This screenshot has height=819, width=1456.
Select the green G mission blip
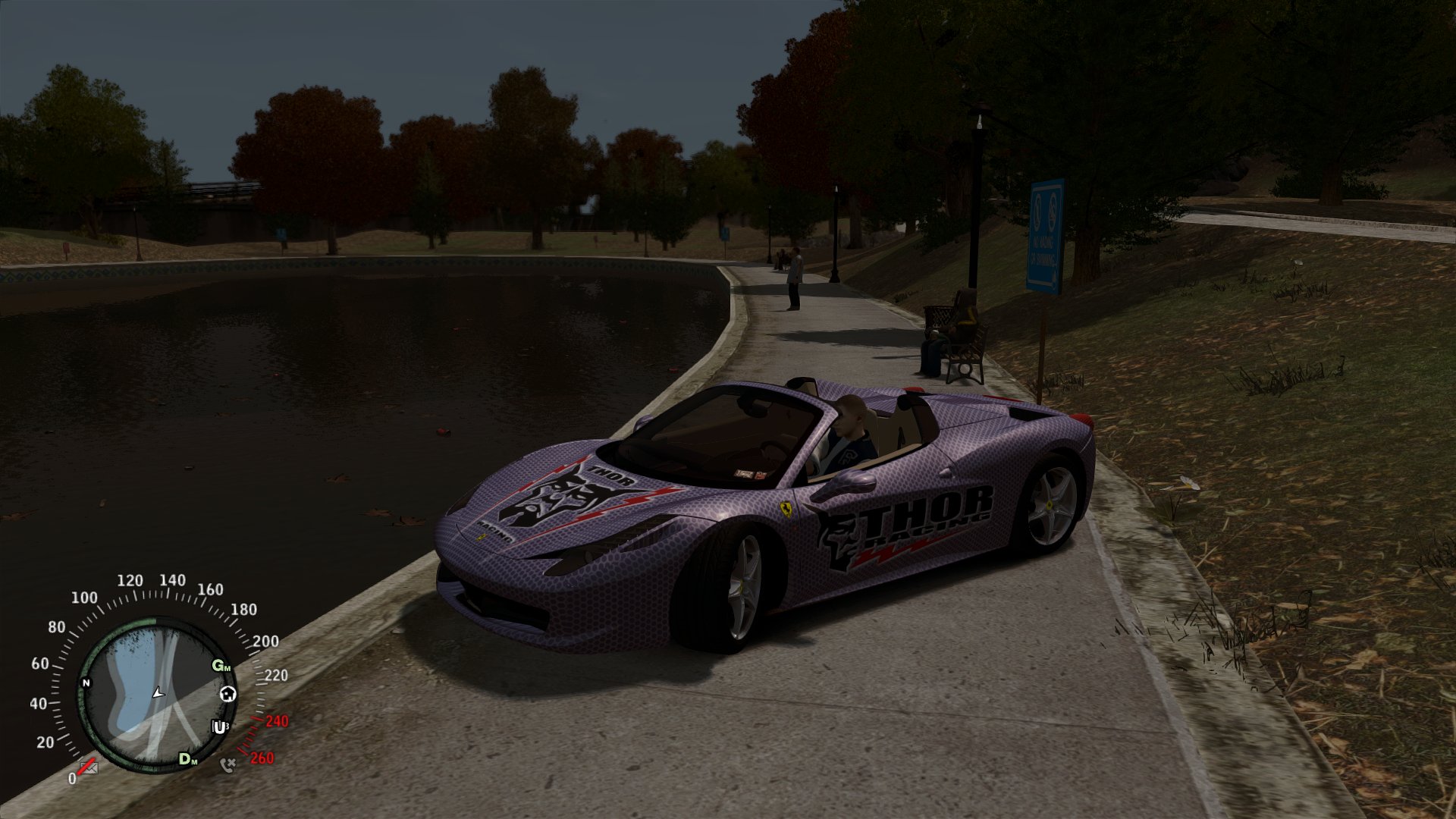coord(221,666)
